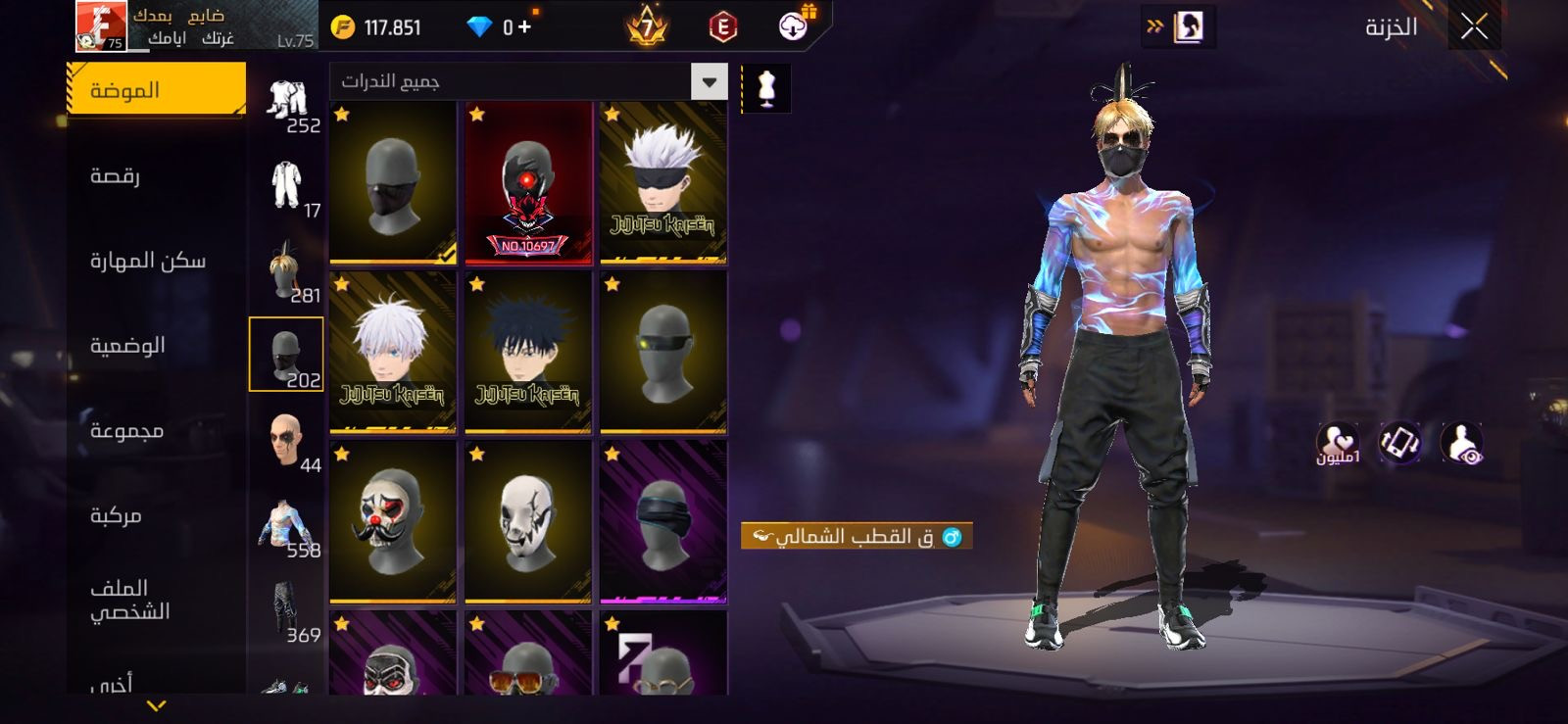The width and height of the screenshot is (1568, 724).
Task: Tap the cloud download icon with gift
Action: [x=794, y=25]
